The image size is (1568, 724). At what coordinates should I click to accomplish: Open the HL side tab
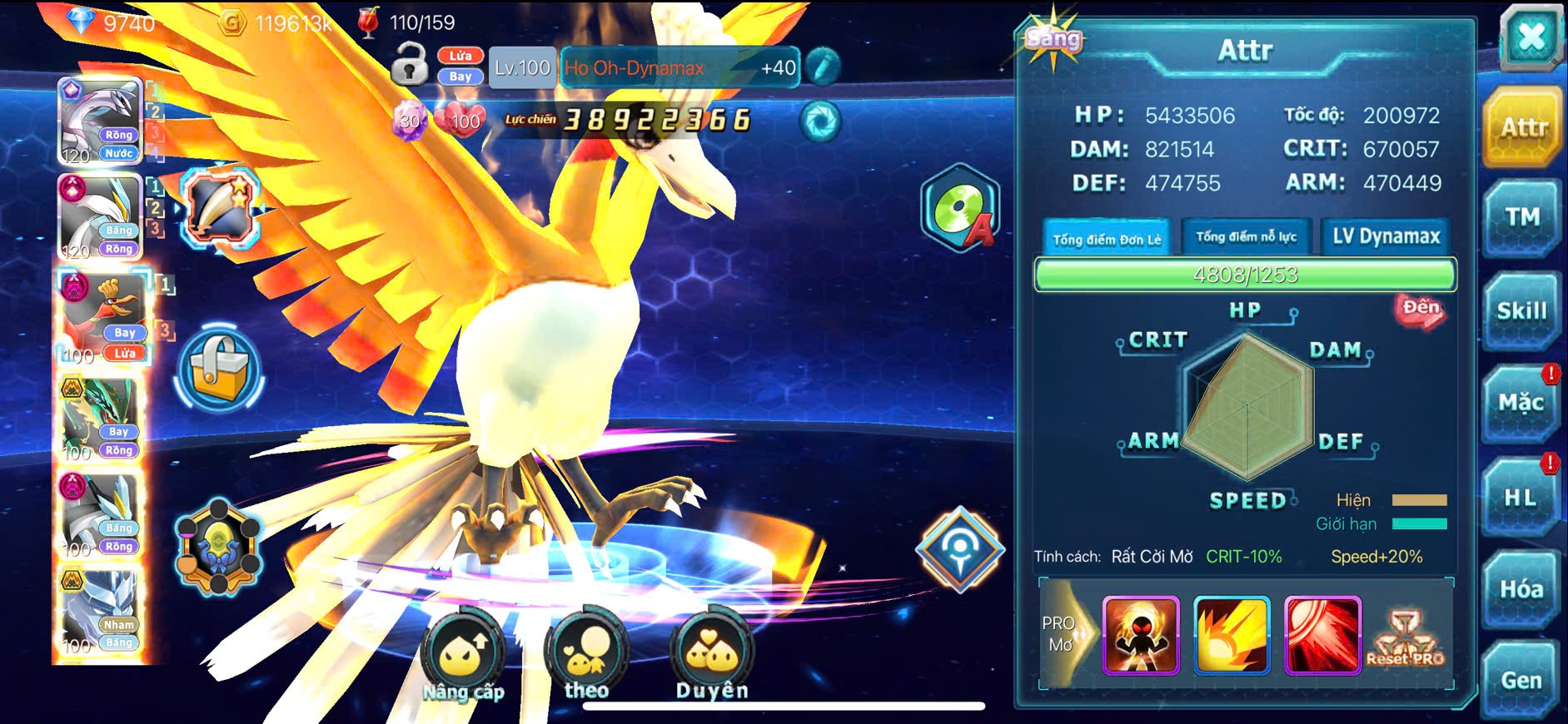point(1520,498)
